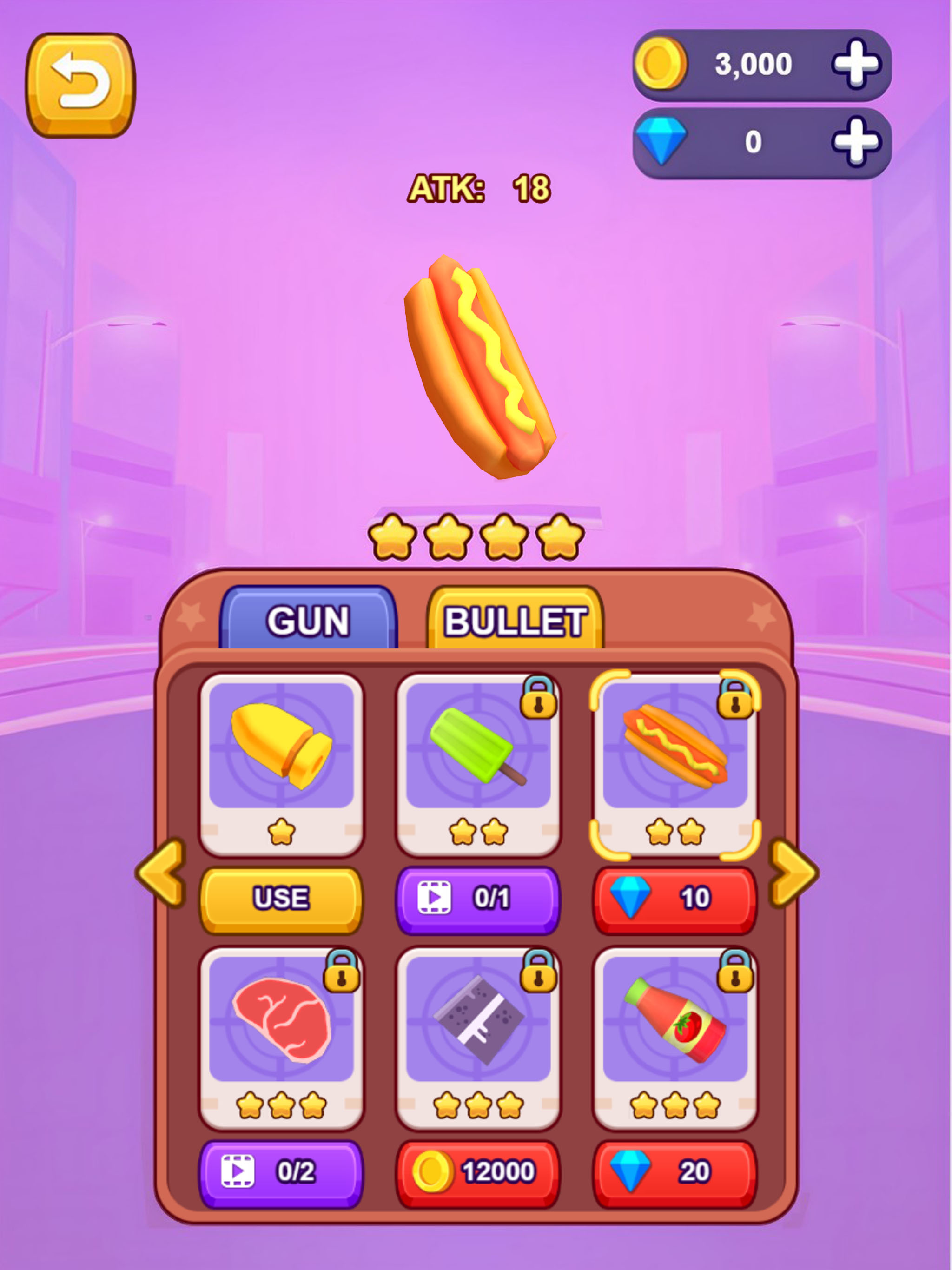Buy the ketchup for 20 gems

(x=674, y=1172)
